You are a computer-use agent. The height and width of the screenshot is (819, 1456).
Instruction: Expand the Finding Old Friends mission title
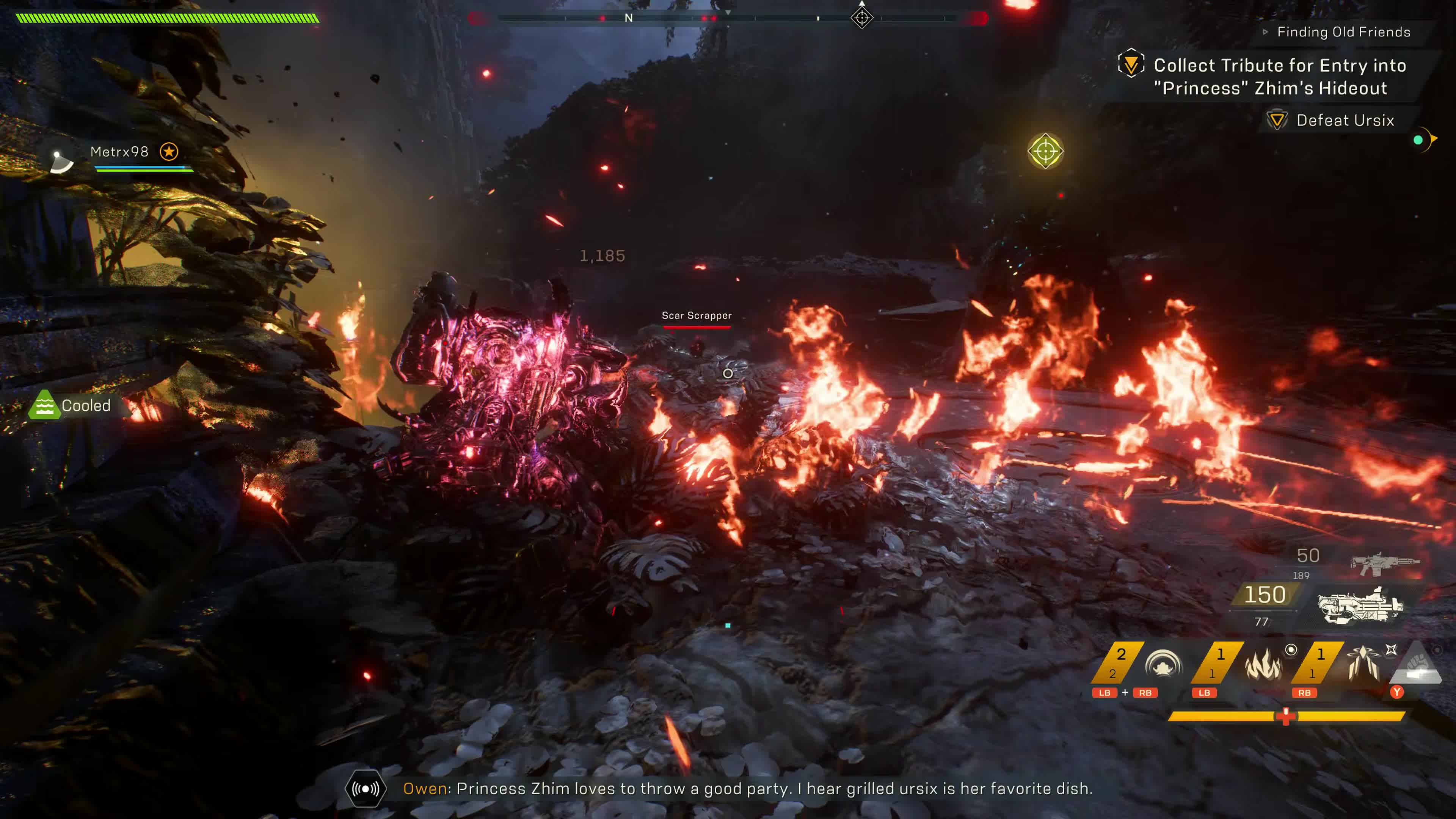tap(1343, 32)
